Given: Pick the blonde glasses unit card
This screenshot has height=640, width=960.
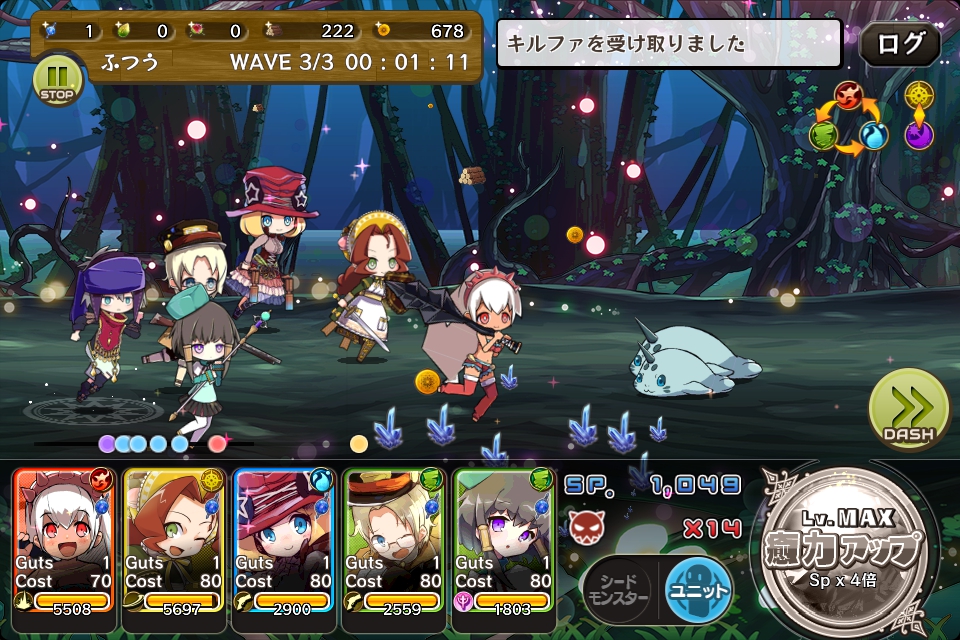Looking at the screenshot, I should (x=395, y=540).
